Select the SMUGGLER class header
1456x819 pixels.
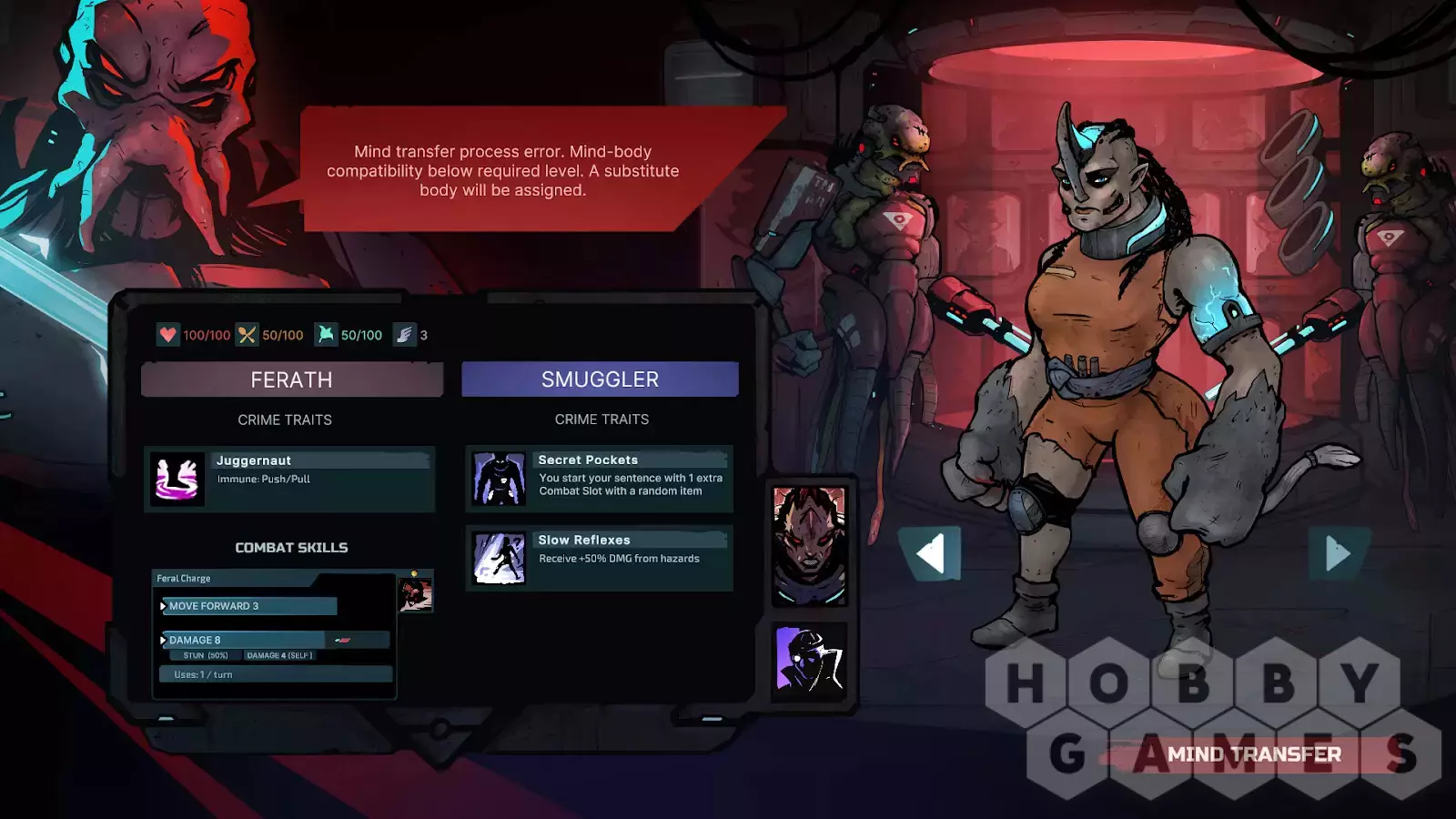[600, 379]
